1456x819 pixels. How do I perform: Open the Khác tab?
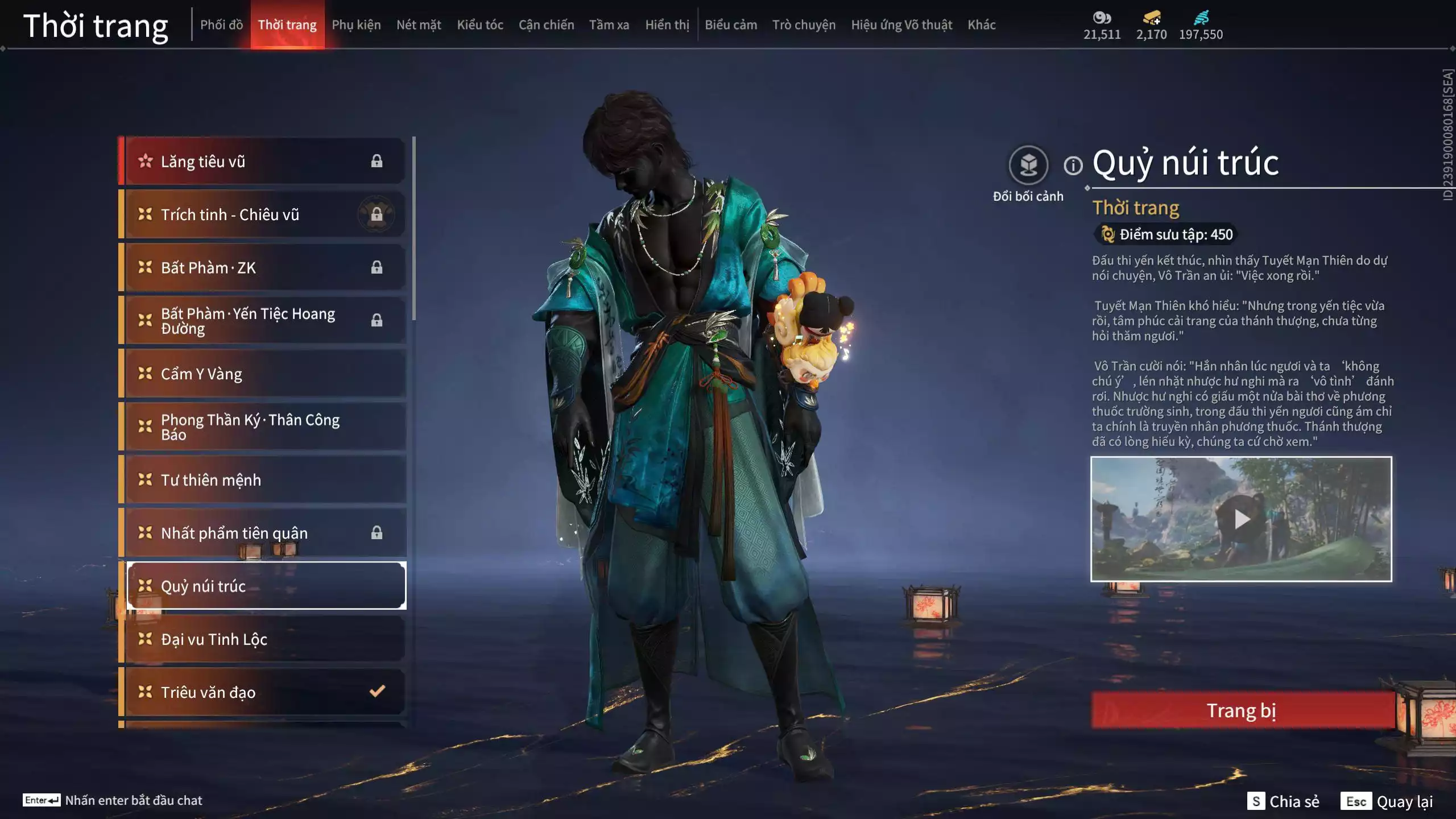[x=982, y=25]
